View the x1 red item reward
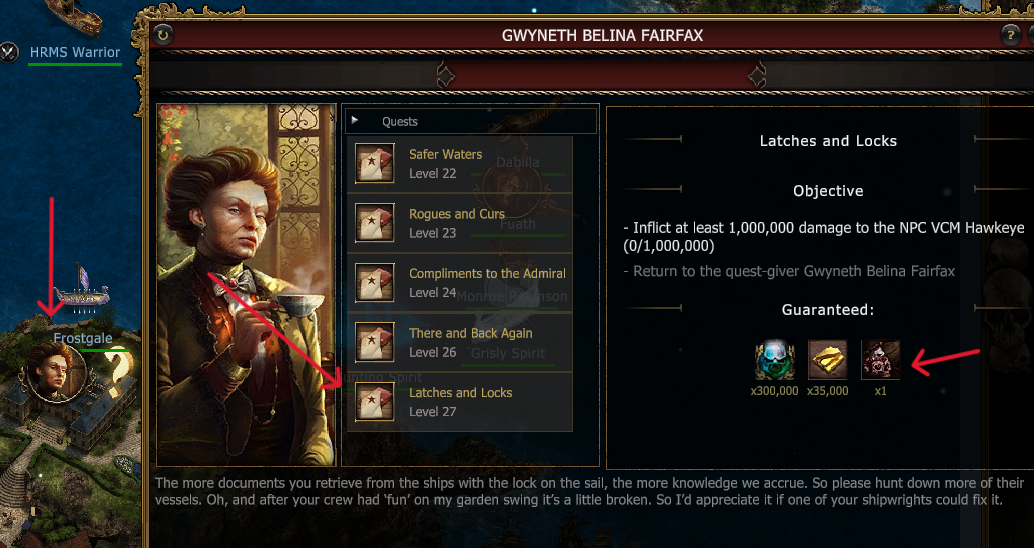 point(880,360)
